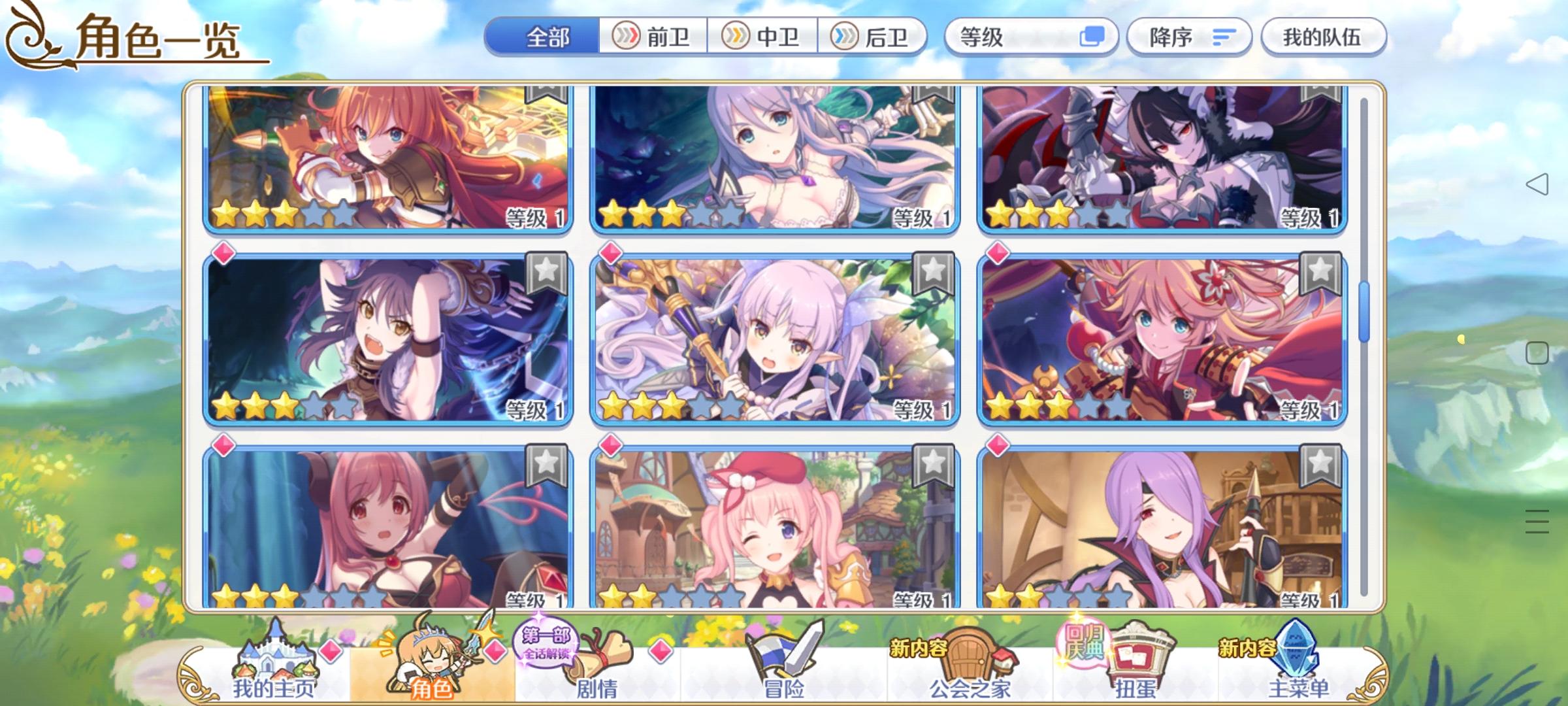
Task: Switch sort order using the 降序 control
Action: (1189, 37)
